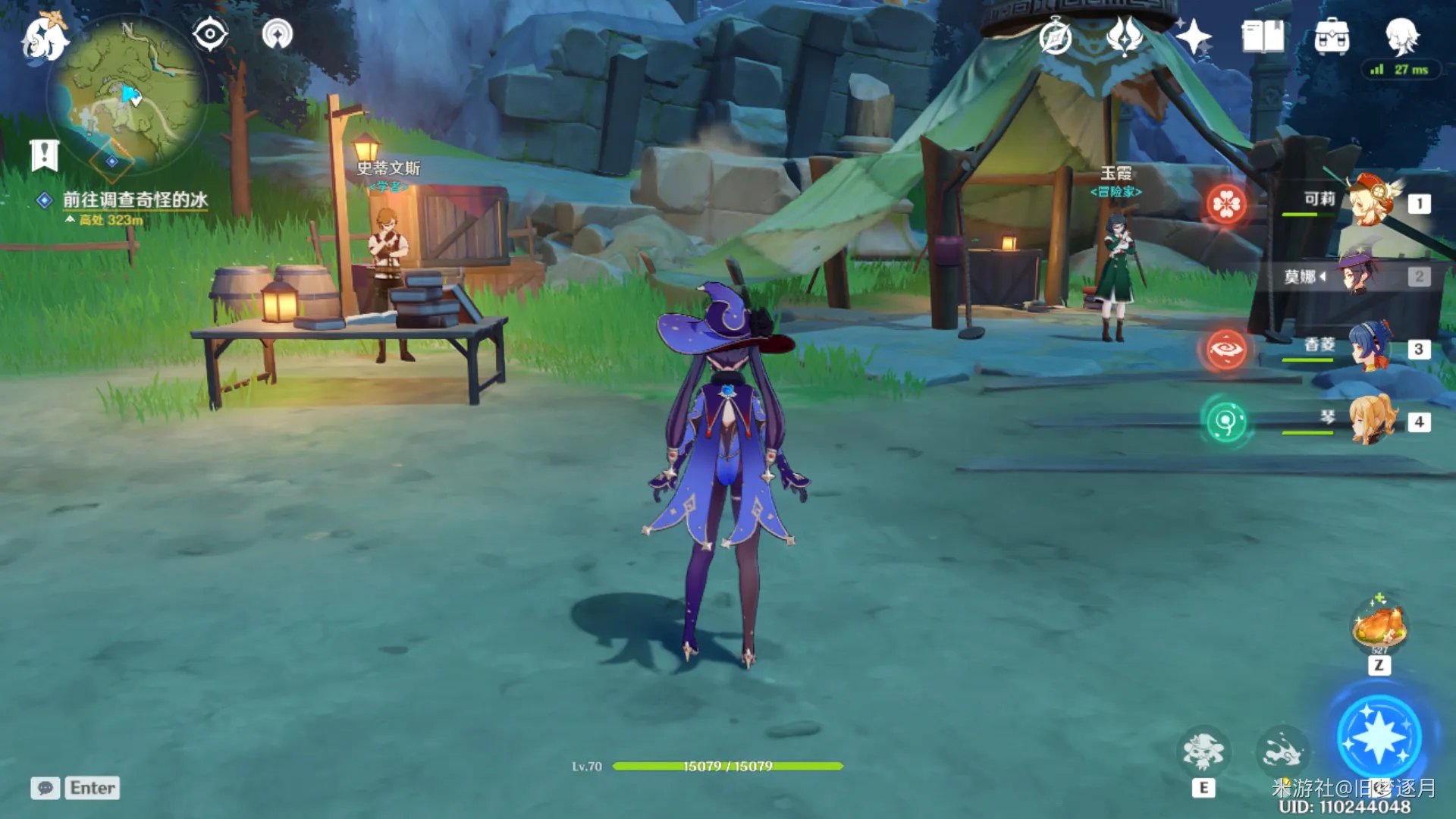
Task: Open the chat box speech bubble
Action: (45, 788)
